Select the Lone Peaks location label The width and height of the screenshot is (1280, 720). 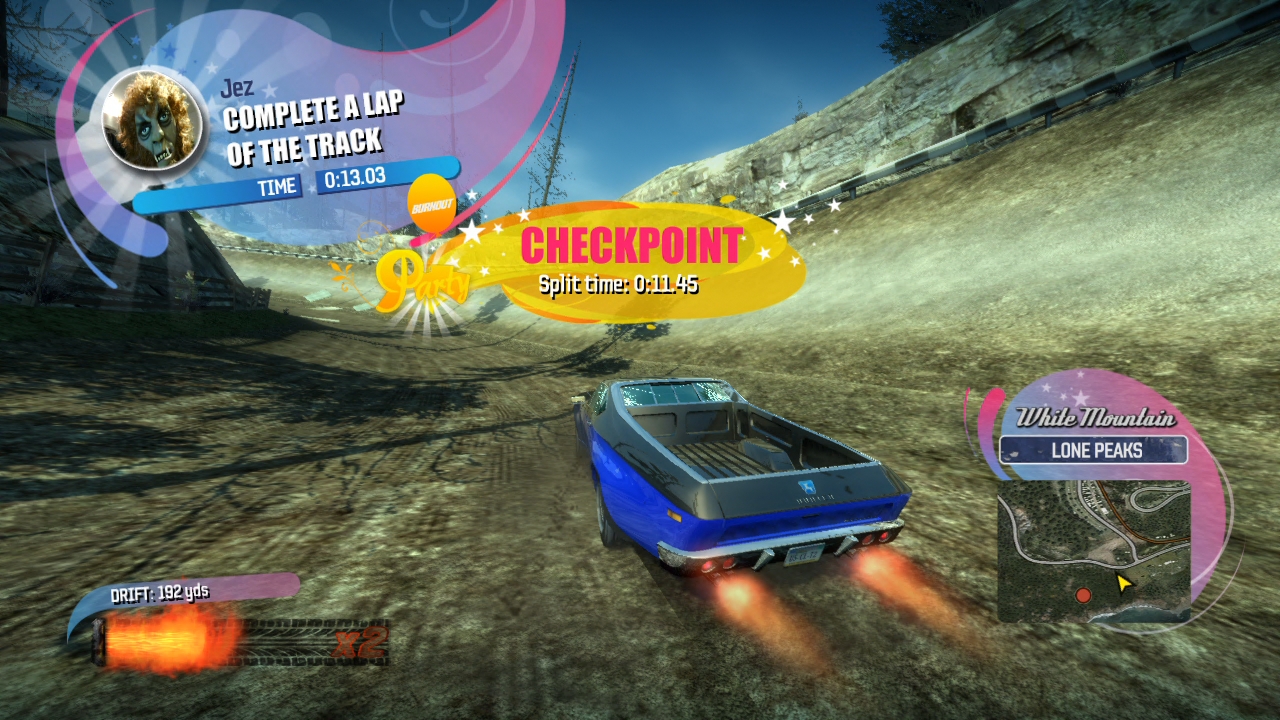click(1095, 451)
